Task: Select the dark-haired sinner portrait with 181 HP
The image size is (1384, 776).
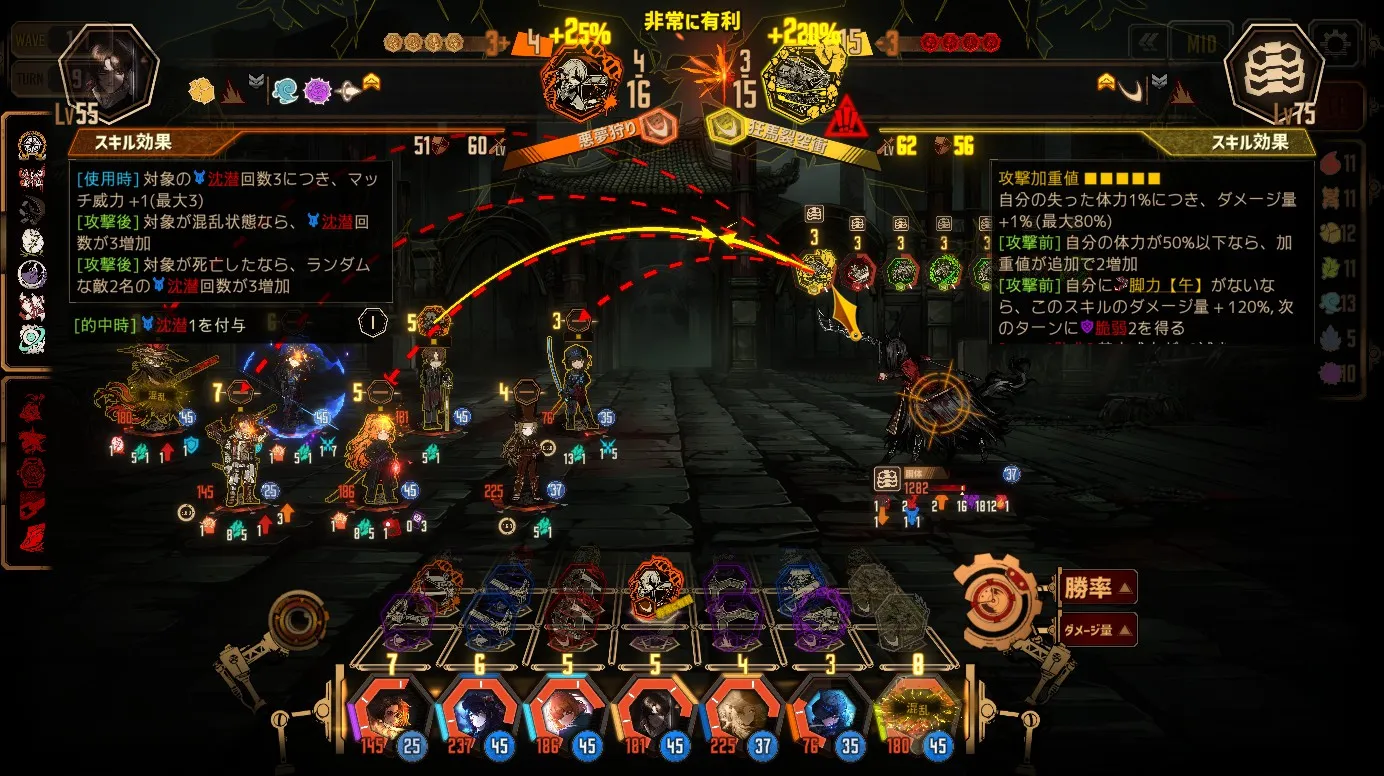Action: [x=654, y=713]
